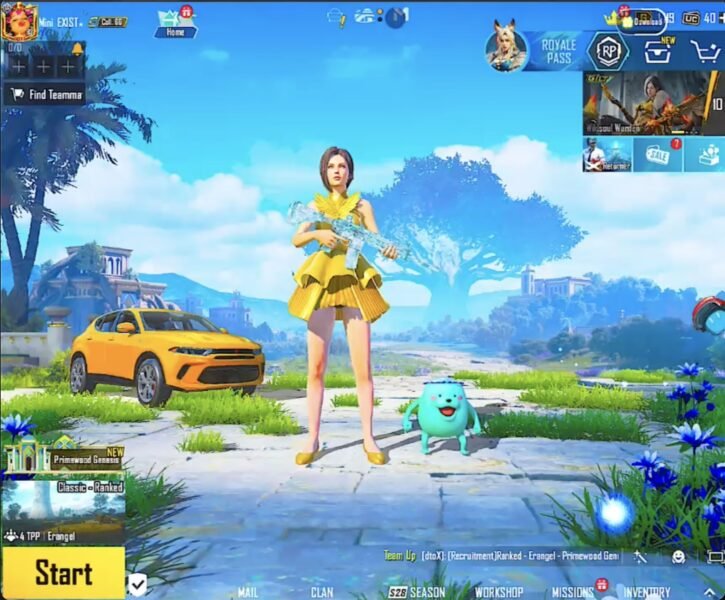Open the Inventory menu
Viewport: 725px width, 600px height.
(647, 592)
